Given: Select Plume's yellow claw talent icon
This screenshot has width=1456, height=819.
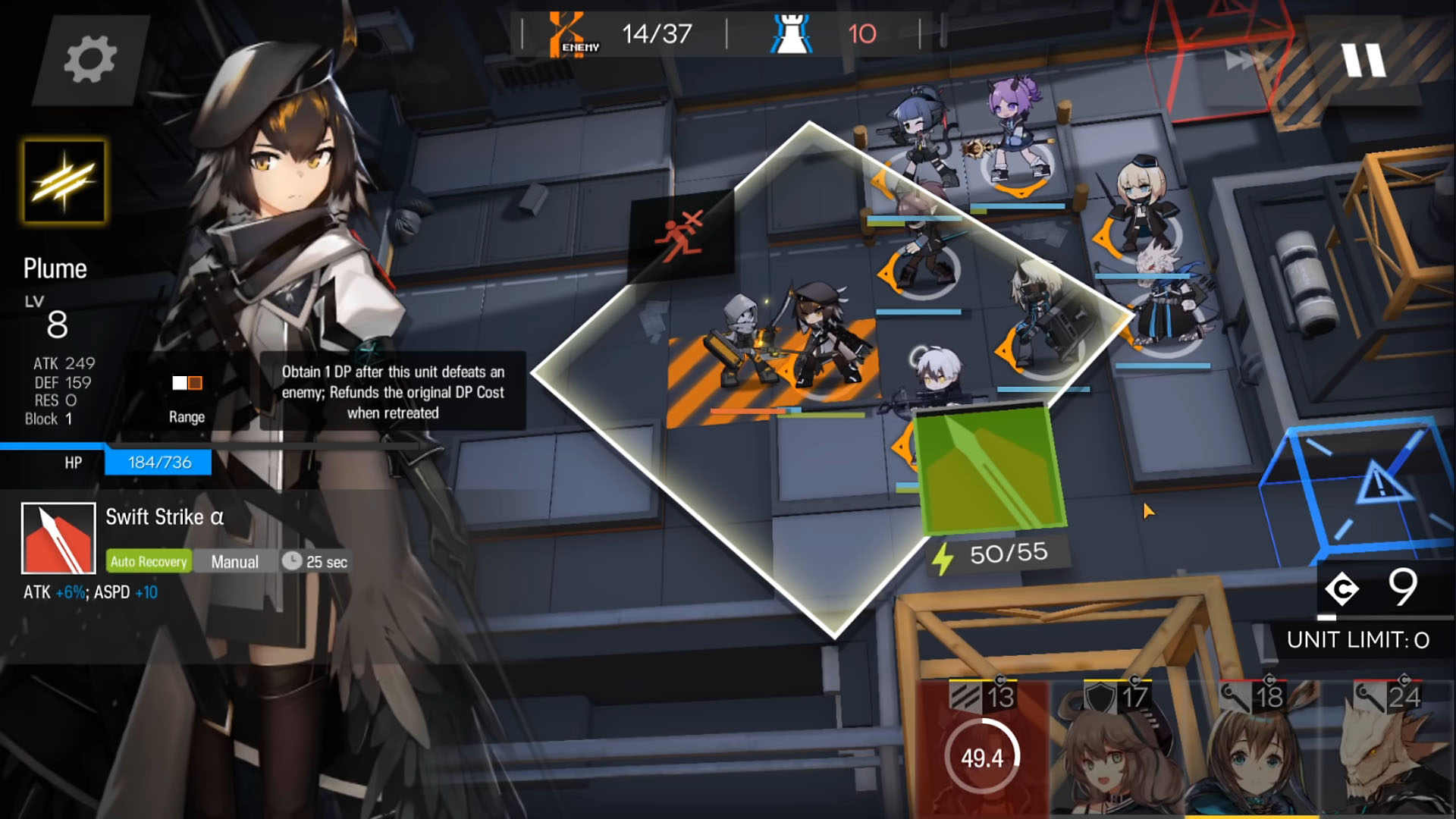Looking at the screenshot, I should (64, 182).
